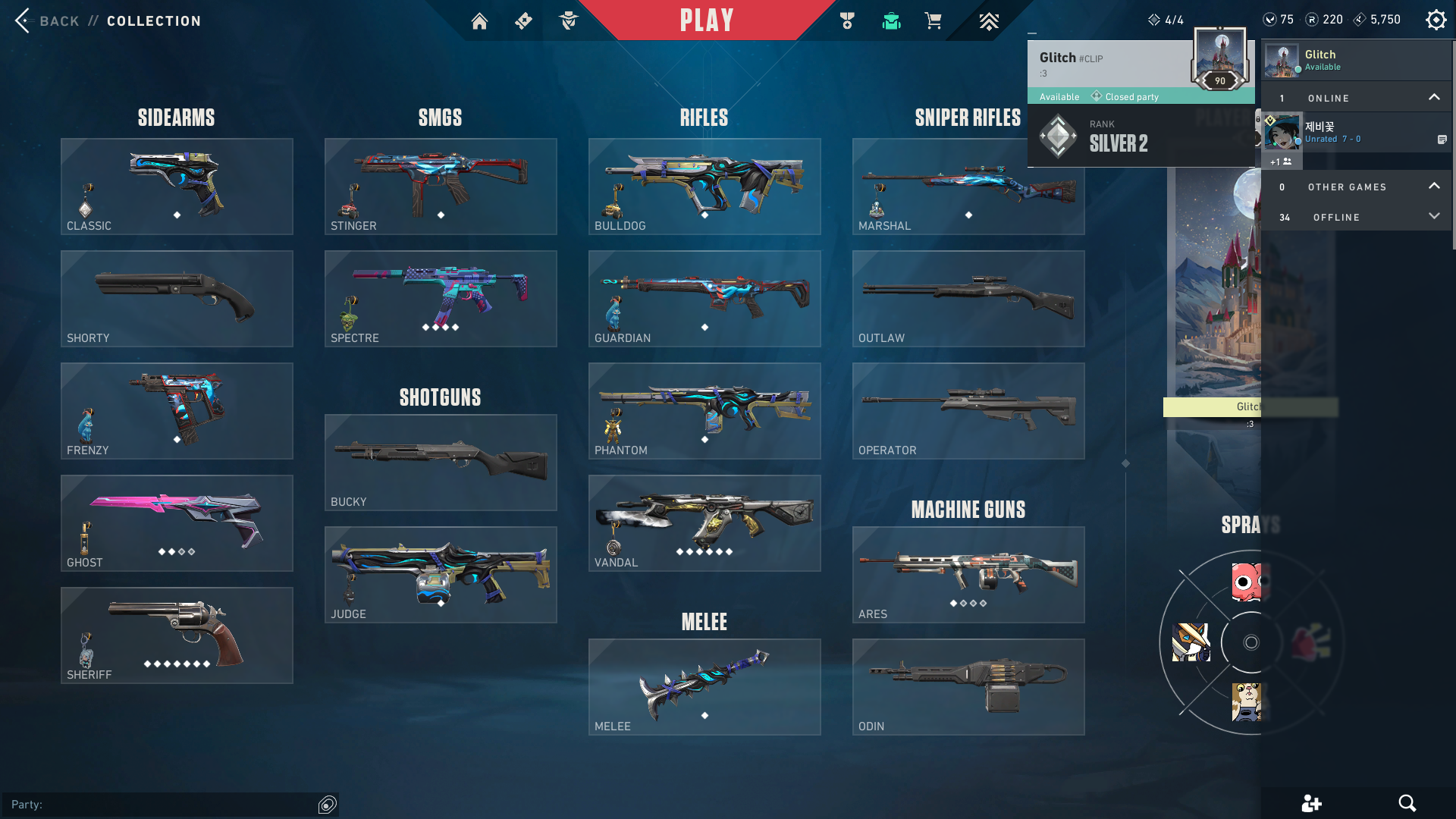Image resolution: width=1456 pixels, height=819 pixels.
Task: Click the note icon next to 제비꽃
Action: [1443, 139]
